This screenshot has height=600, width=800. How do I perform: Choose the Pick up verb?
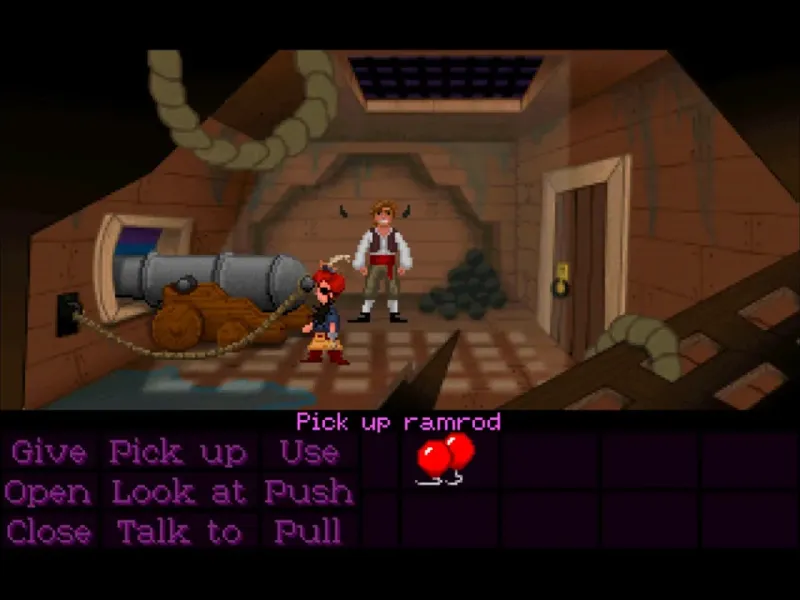pyautogui.click(x=178, y=453)
